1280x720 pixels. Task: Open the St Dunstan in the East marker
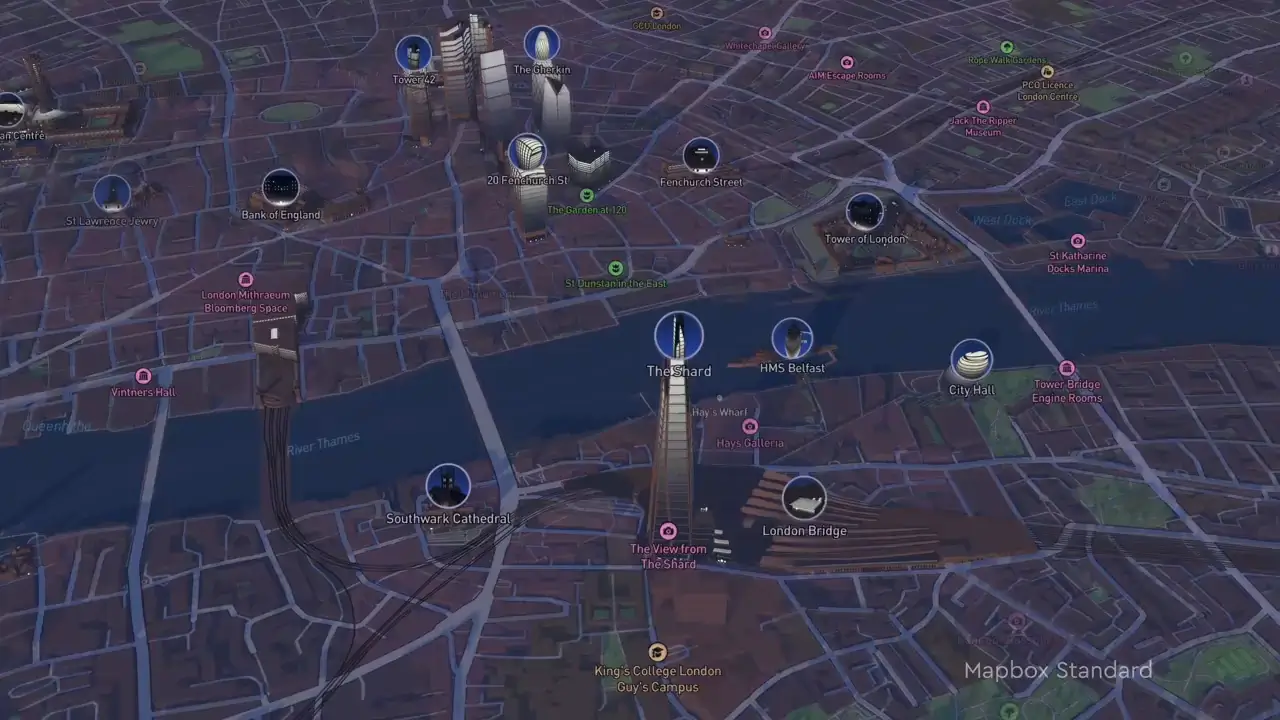click(x=616, y=268)
